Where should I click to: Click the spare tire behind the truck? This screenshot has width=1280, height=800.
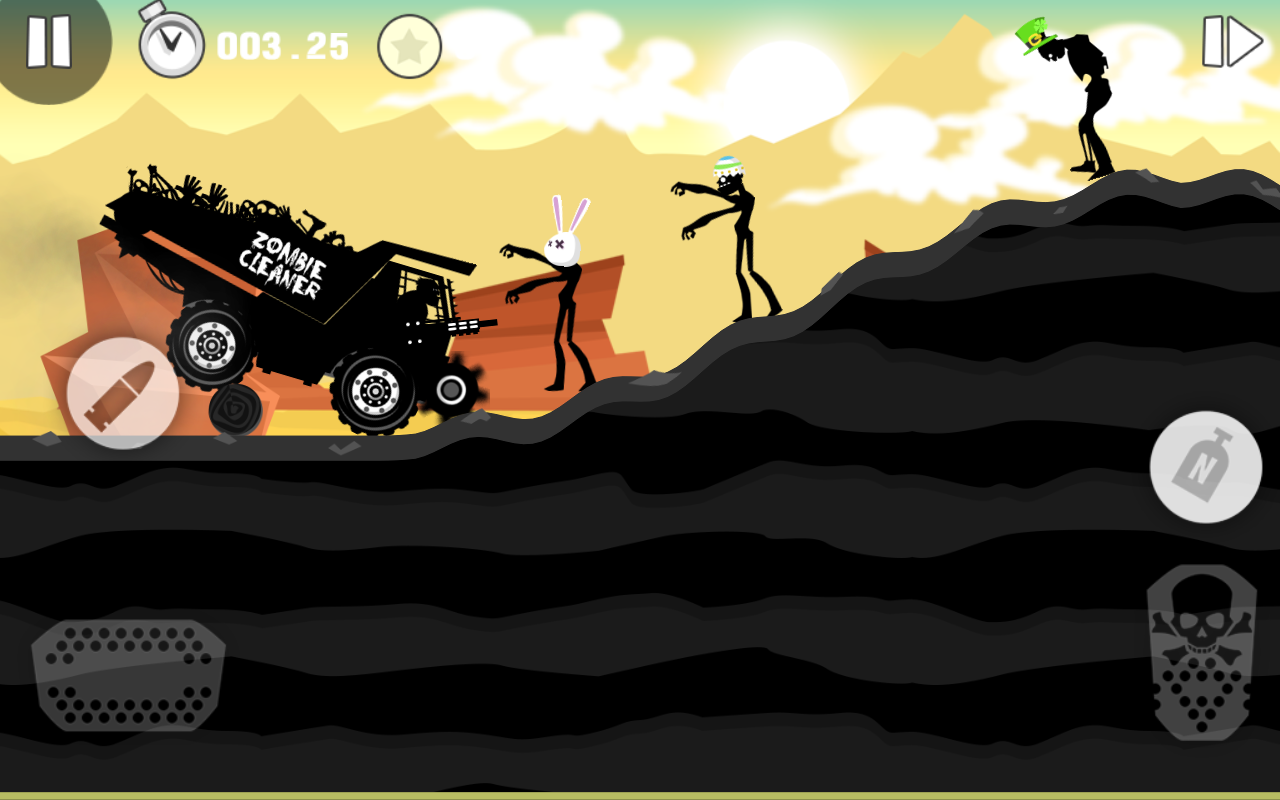(233, 410)
